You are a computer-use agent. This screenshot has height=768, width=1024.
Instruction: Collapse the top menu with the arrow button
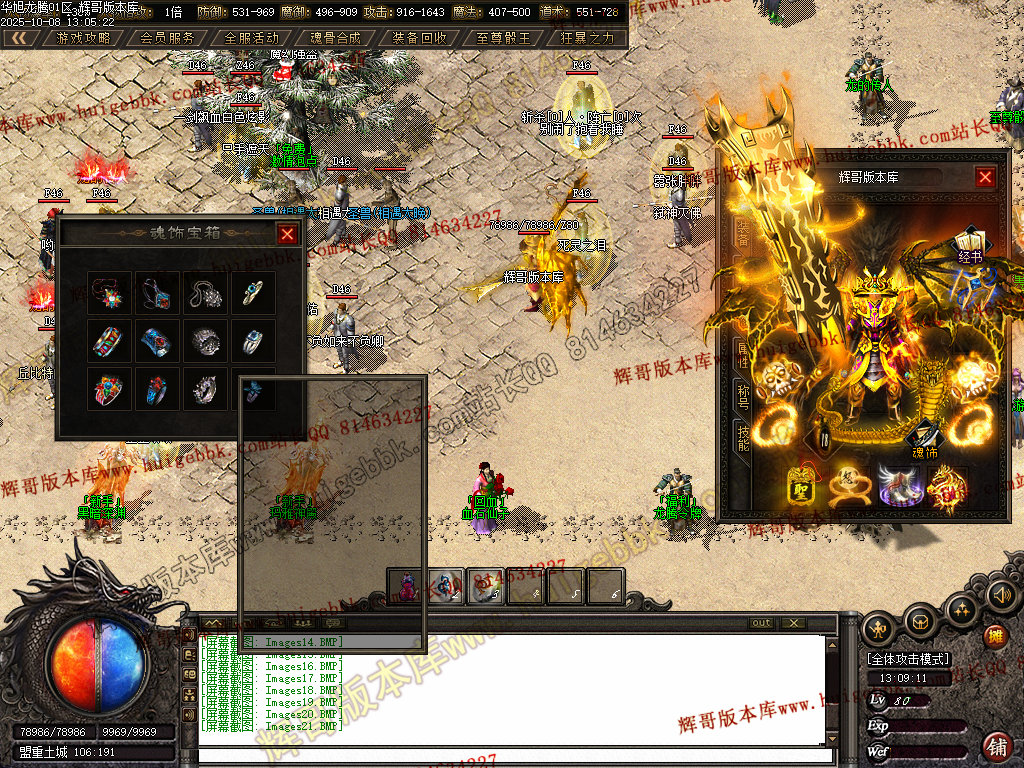[x=18, y=38]
